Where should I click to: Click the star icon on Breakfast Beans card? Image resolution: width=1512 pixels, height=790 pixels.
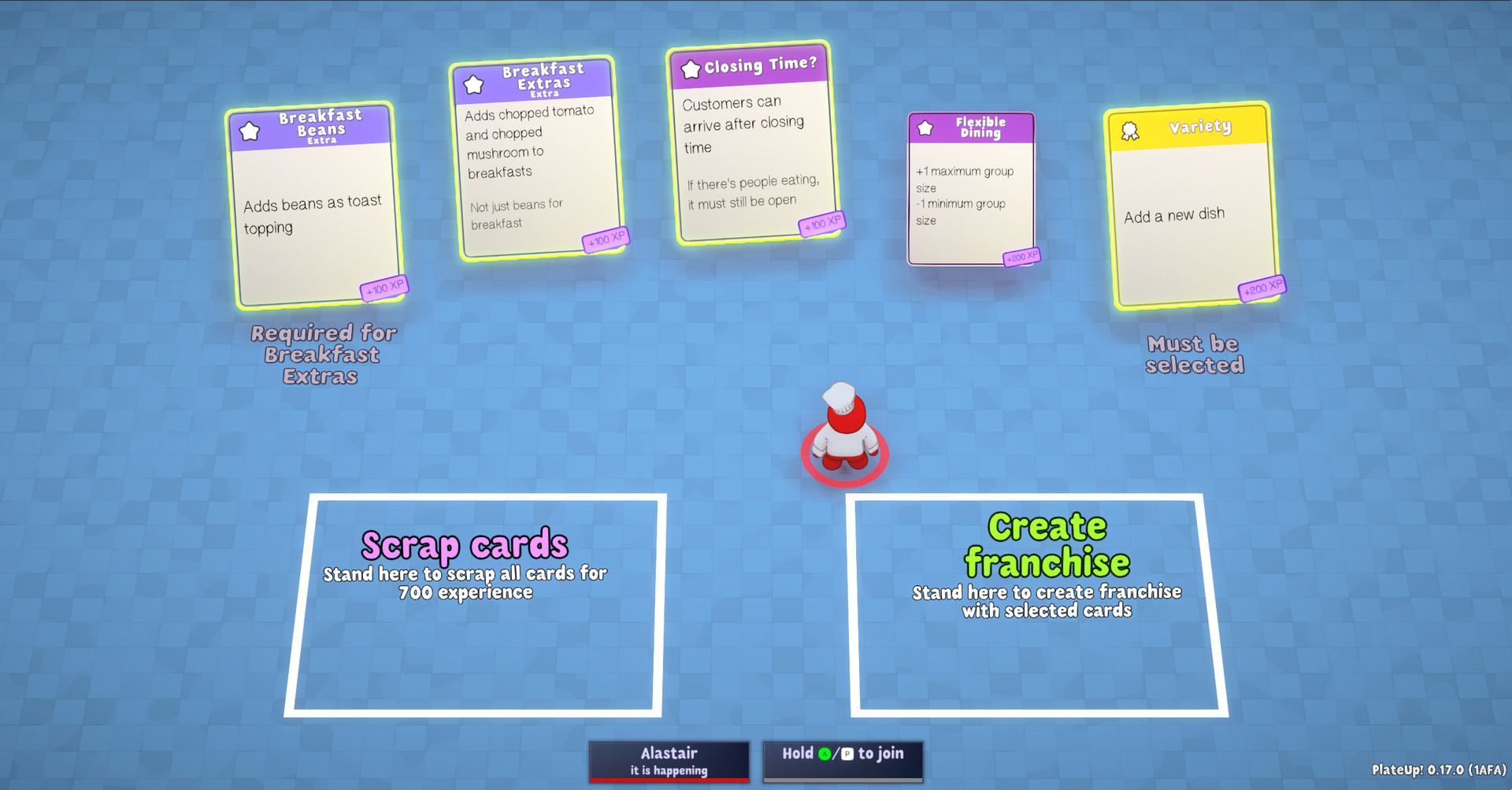[250, 131]
